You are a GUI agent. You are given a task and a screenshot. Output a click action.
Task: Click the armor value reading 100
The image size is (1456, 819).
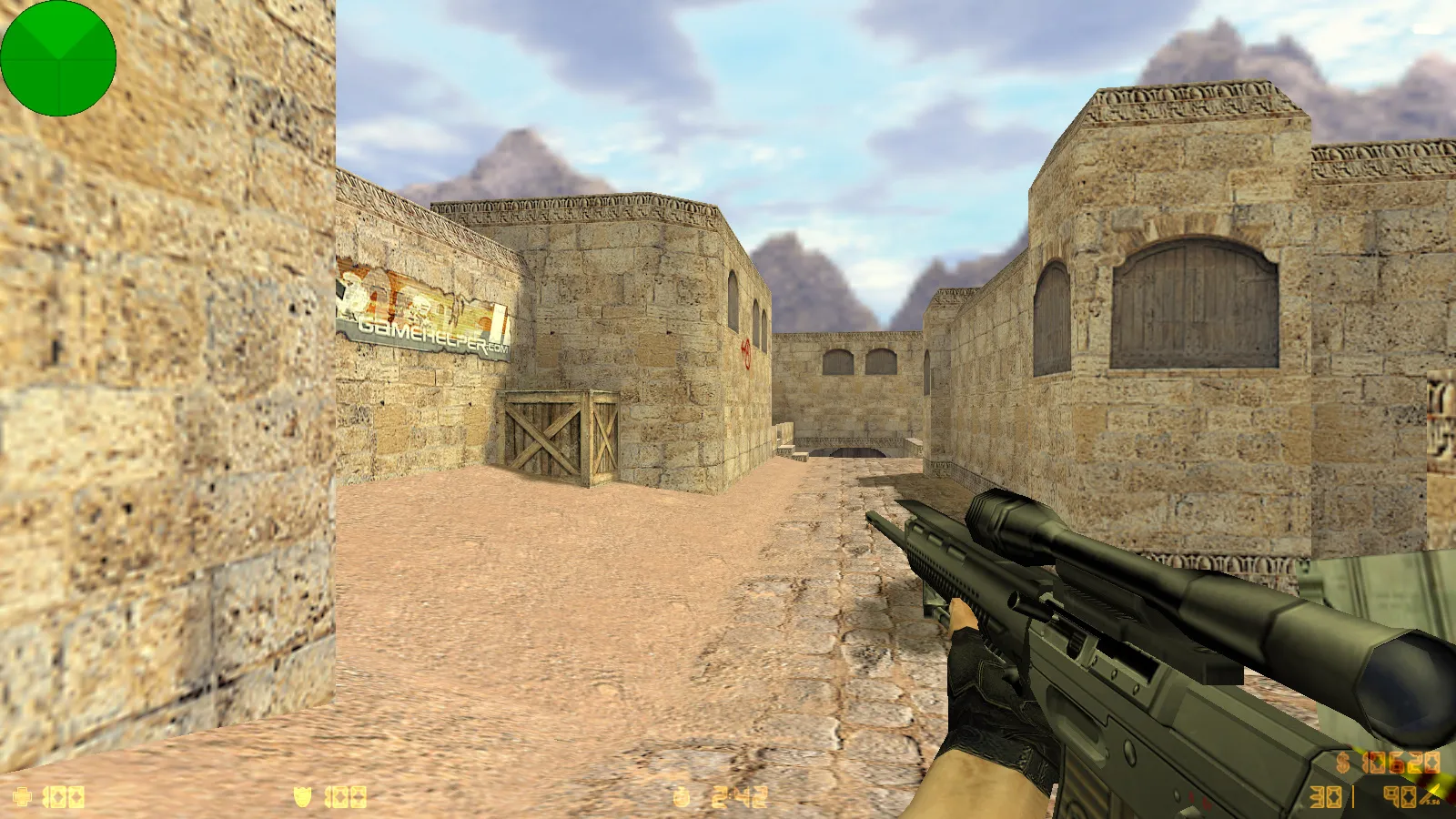pyautogui.click(x=344, y=794)
